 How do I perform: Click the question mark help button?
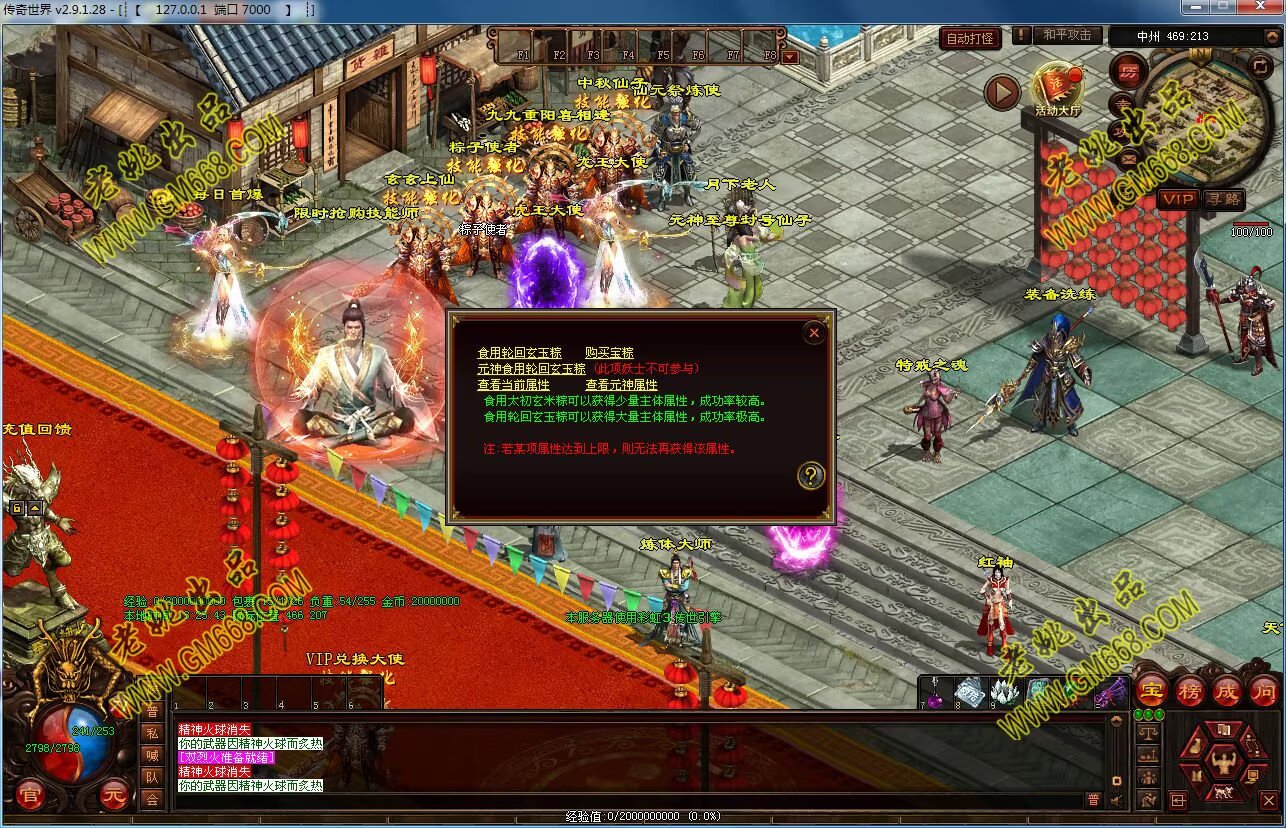pyautogui.click(x=810, y=476)
